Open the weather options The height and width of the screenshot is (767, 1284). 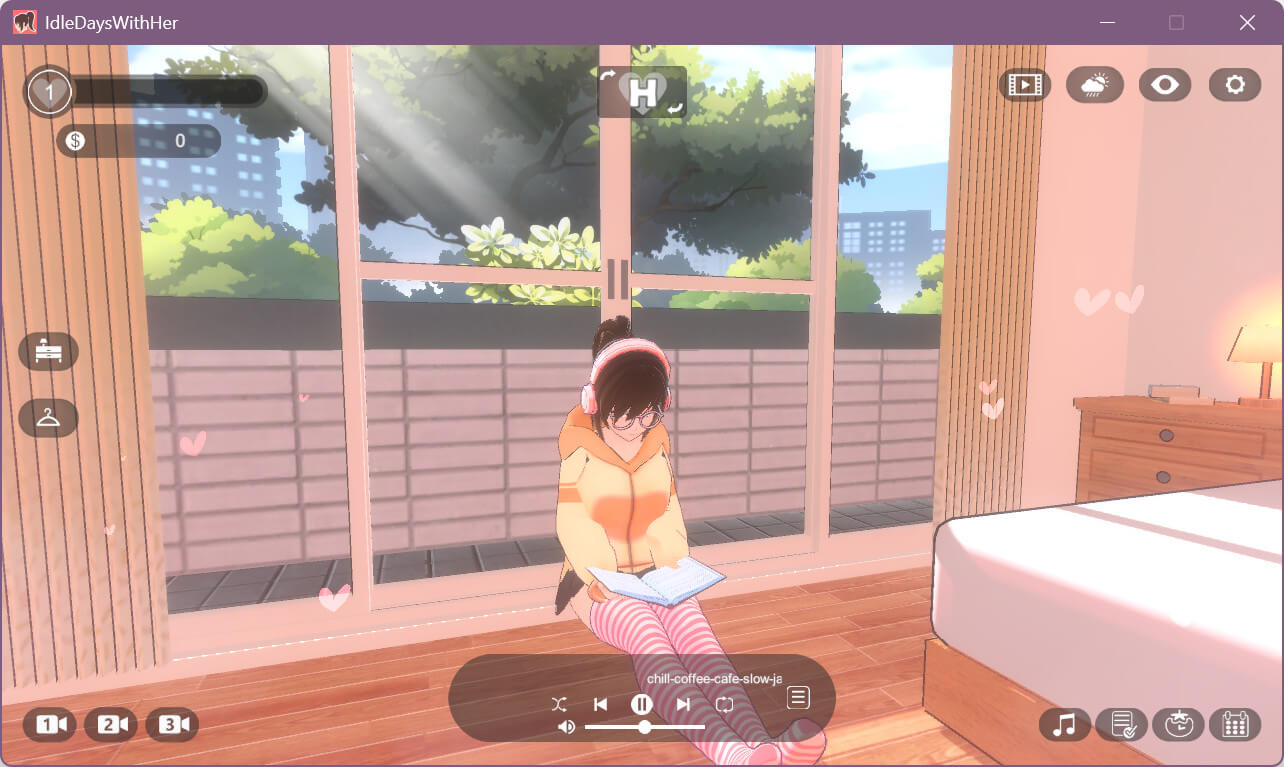point(1094,85)
